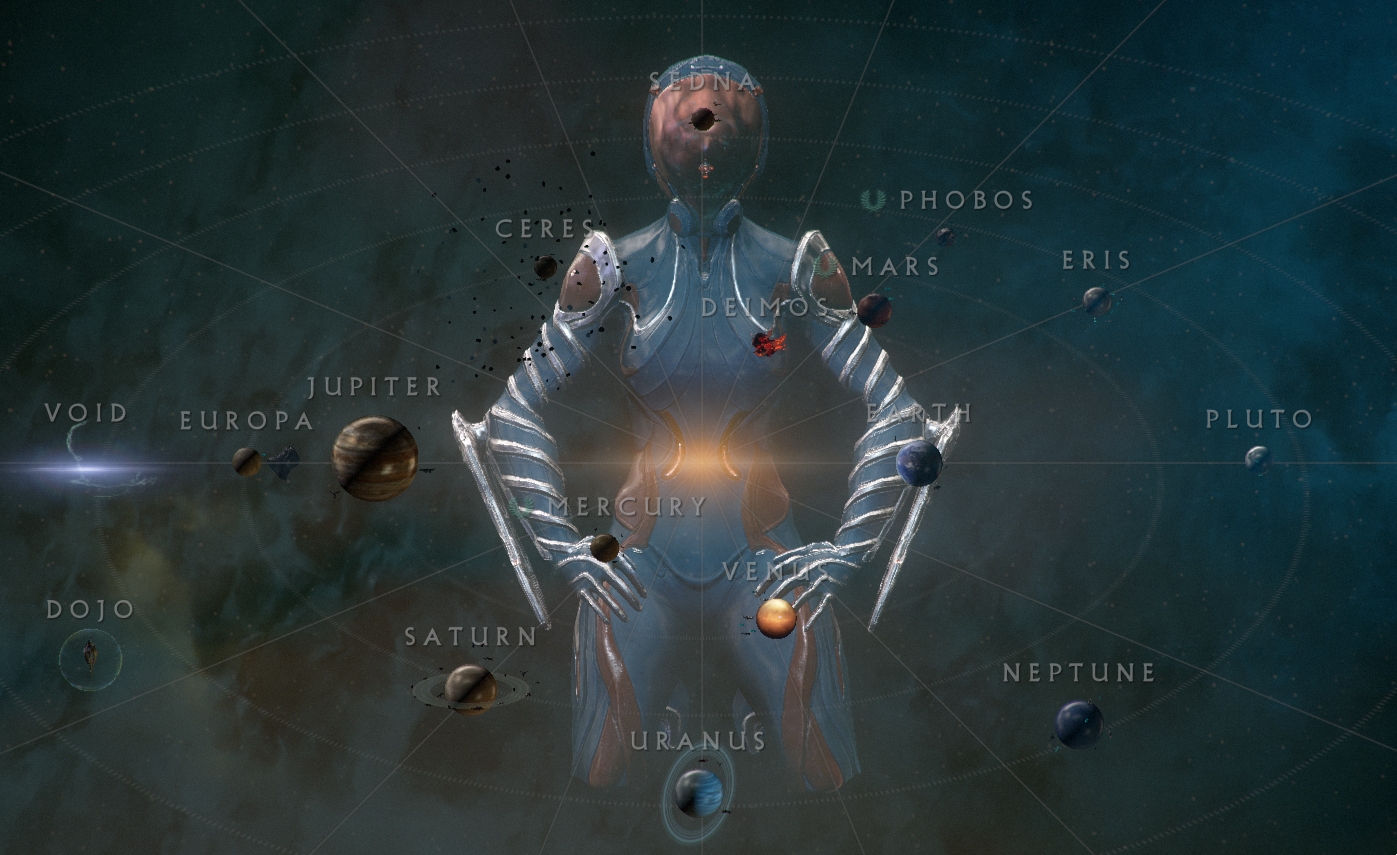This screenshot has height=855, width=1397.
Task: Select Sedna on the star chart
Action: tap(703, 120)
